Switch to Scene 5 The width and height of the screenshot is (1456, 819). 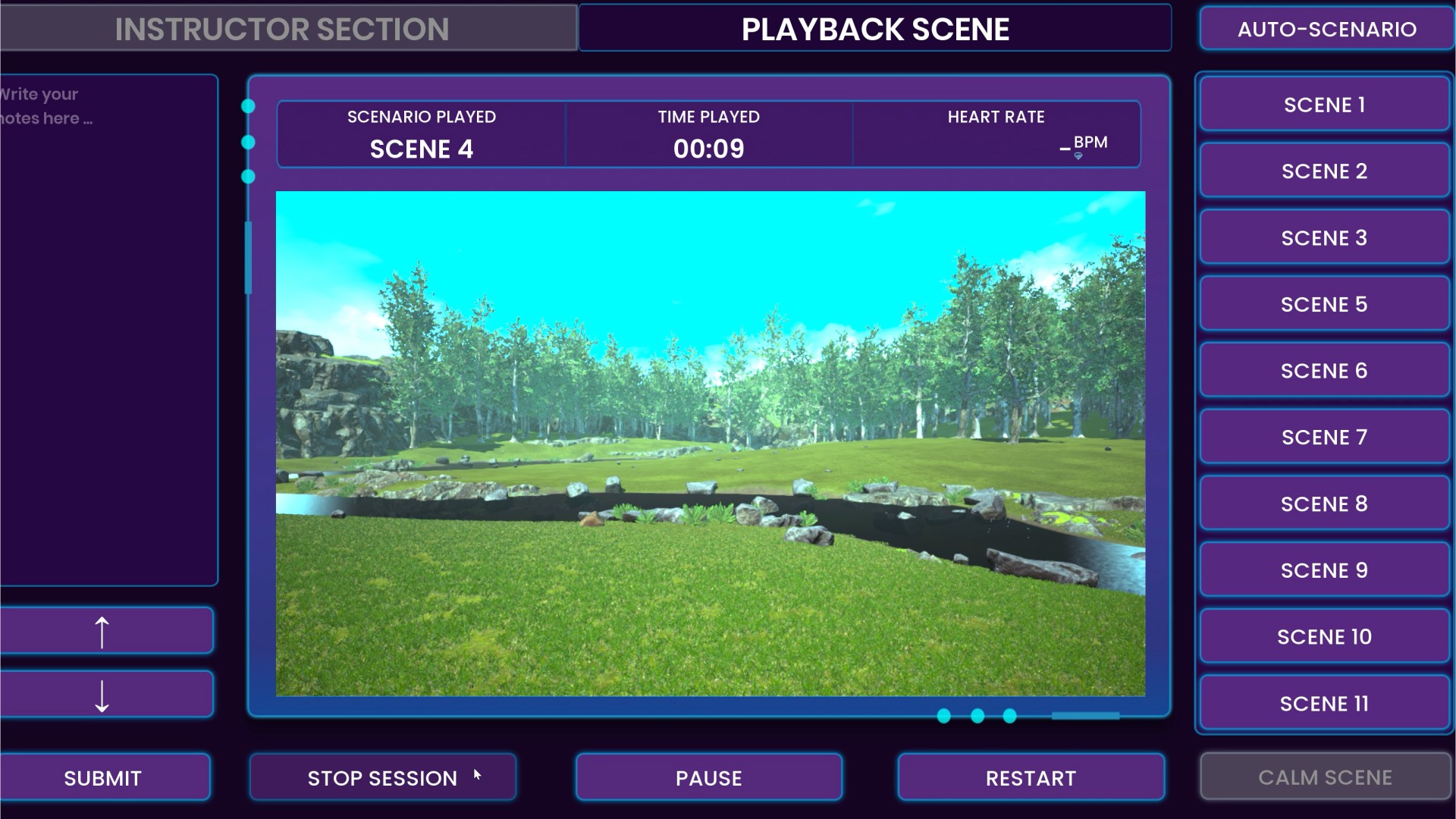click(x=1324, y=304)
